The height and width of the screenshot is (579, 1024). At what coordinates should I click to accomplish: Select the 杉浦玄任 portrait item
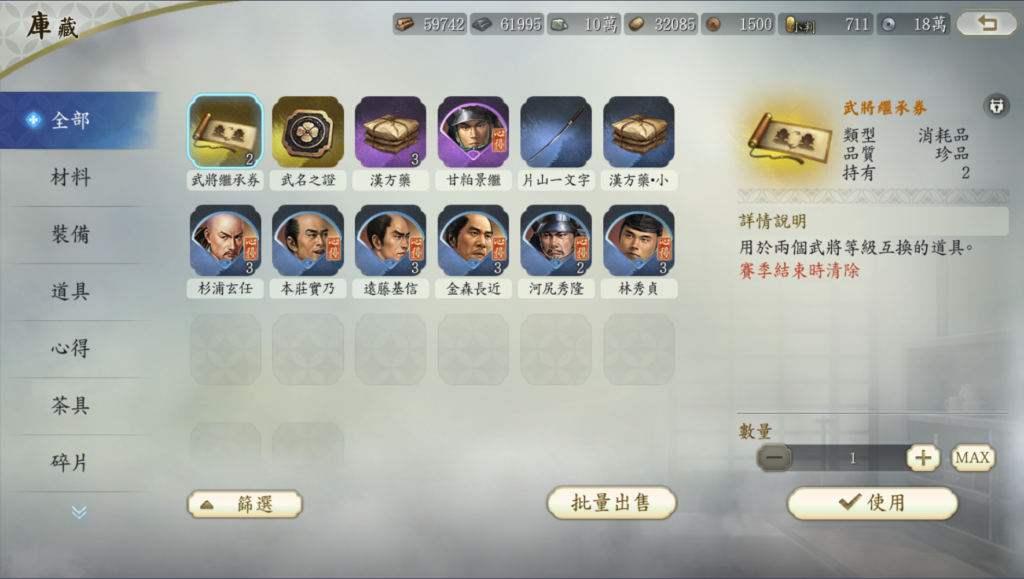pyautogui.click(x=225, y=240)
